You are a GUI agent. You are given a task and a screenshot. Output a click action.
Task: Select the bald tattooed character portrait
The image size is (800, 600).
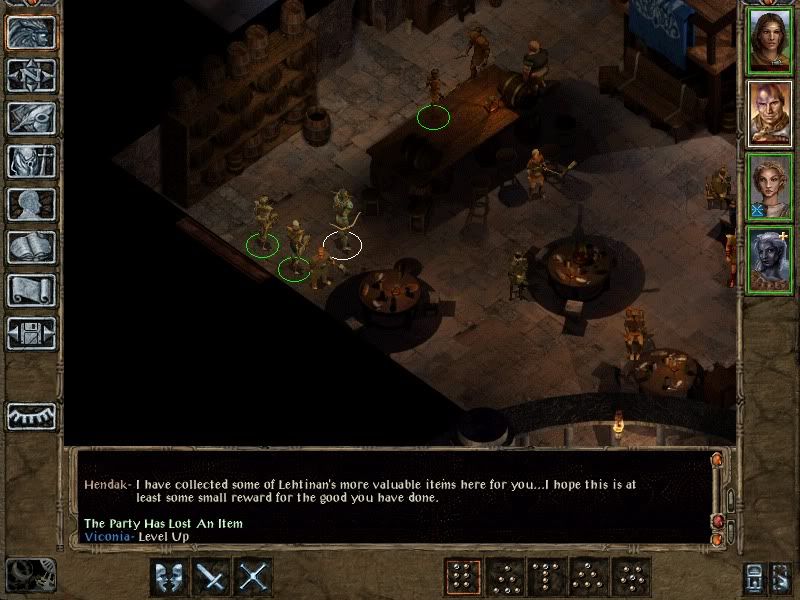click(x=770, y=114)
